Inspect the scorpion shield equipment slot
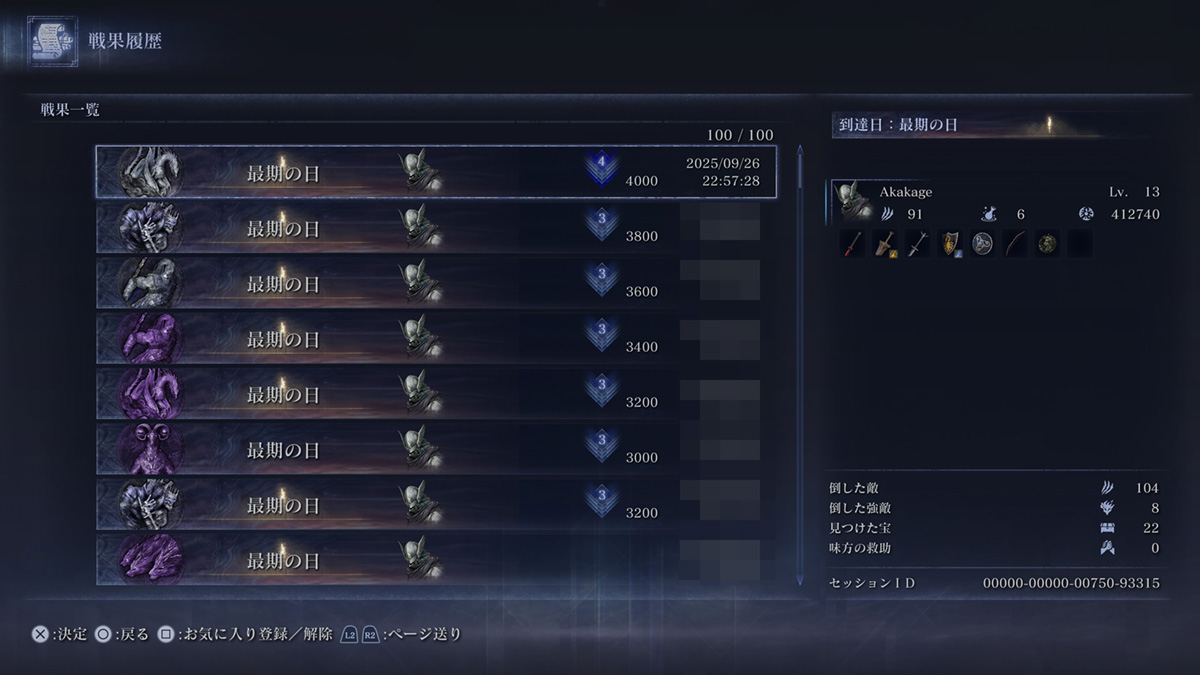This screenshot has width=1200, height=675. tap(950, 244)
